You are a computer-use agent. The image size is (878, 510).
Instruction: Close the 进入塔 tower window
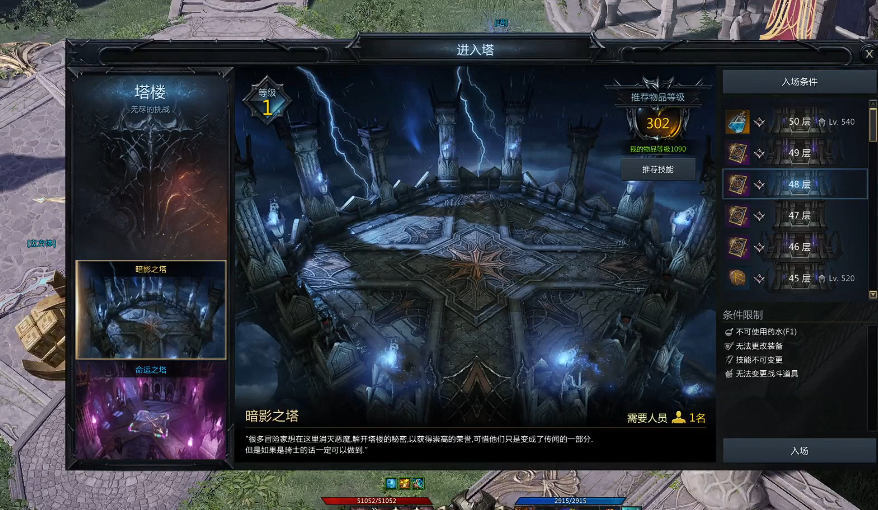point(867,55)
